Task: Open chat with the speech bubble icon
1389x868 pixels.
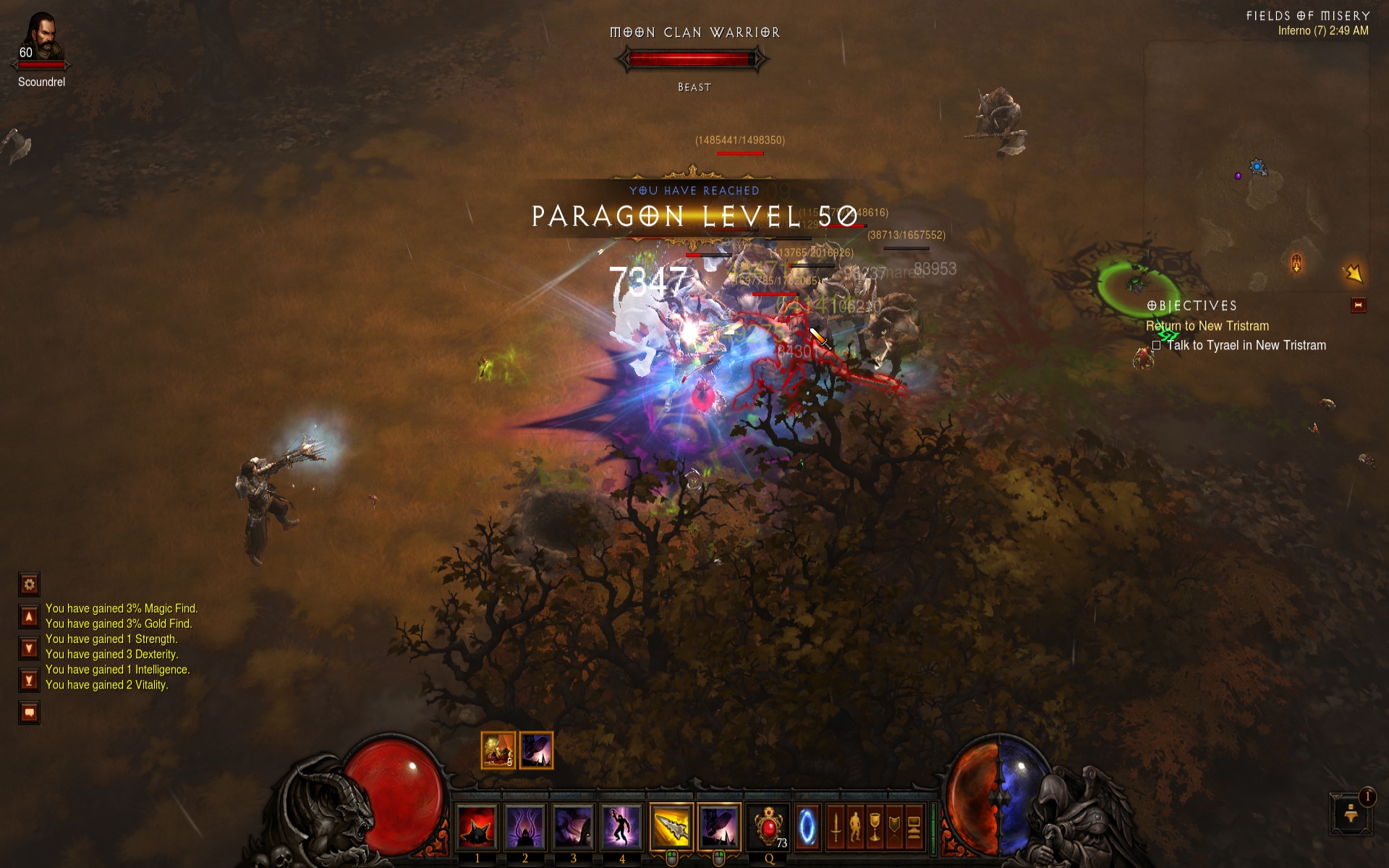Action: point(28,711)
